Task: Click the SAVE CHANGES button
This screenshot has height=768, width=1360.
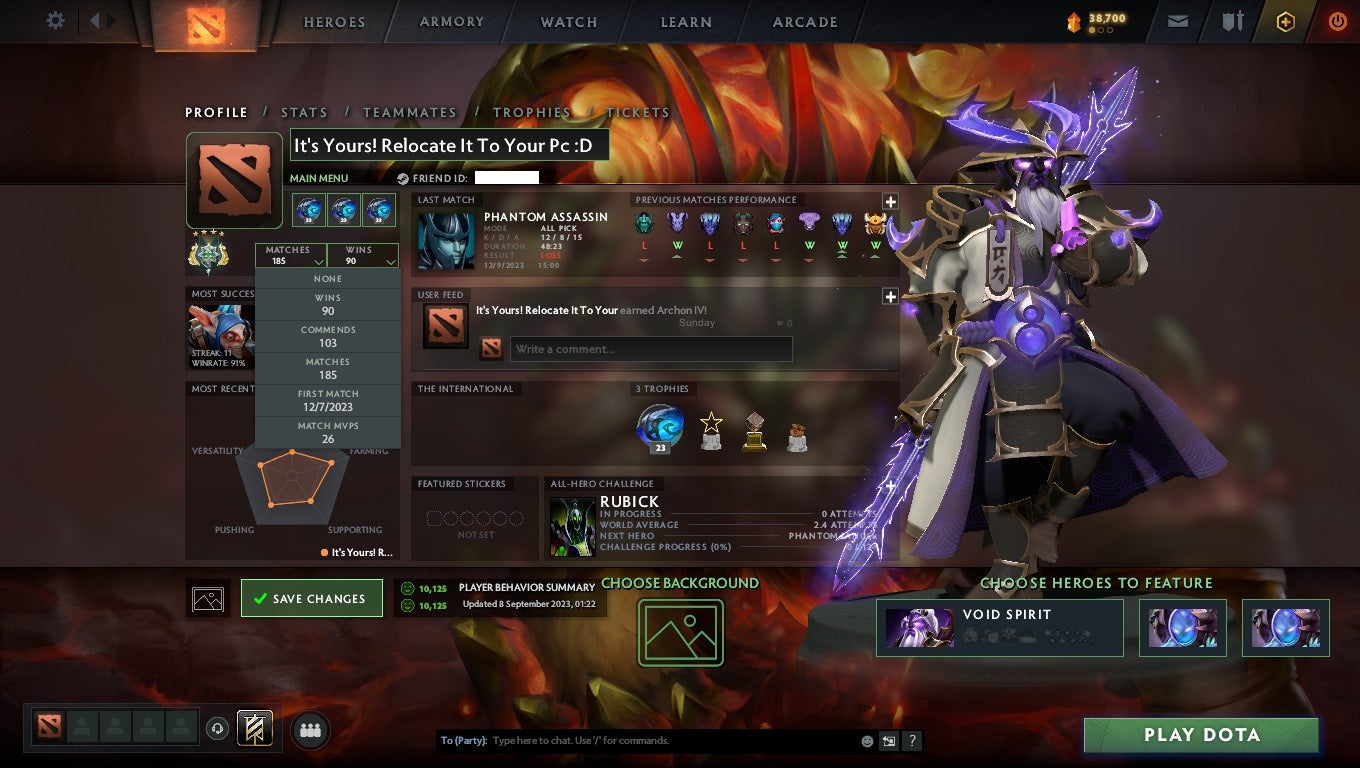Action: pyautogui.click(x=312, y=597)
